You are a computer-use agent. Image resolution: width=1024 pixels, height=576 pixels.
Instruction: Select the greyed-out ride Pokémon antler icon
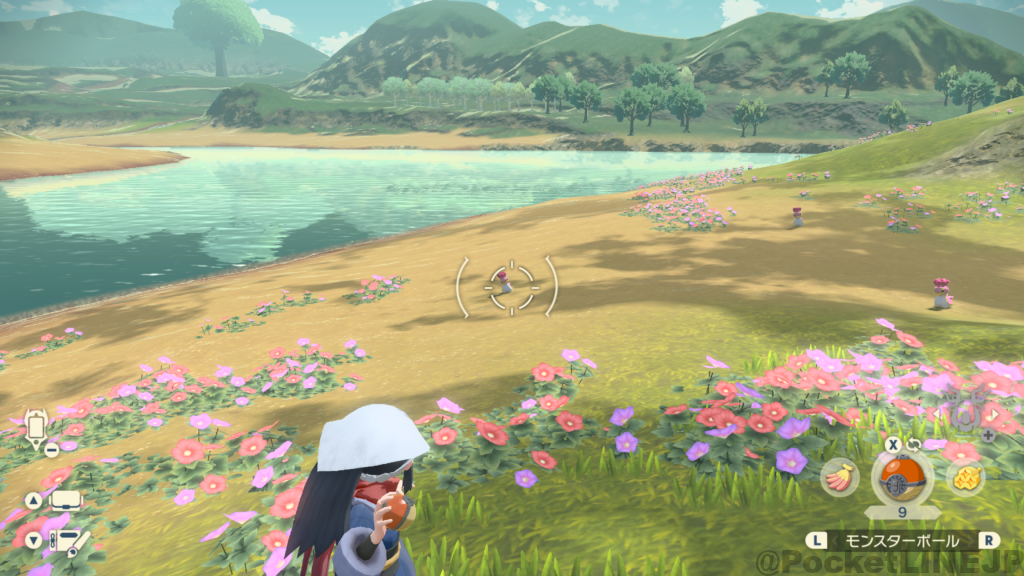click(x=964, y=412)
